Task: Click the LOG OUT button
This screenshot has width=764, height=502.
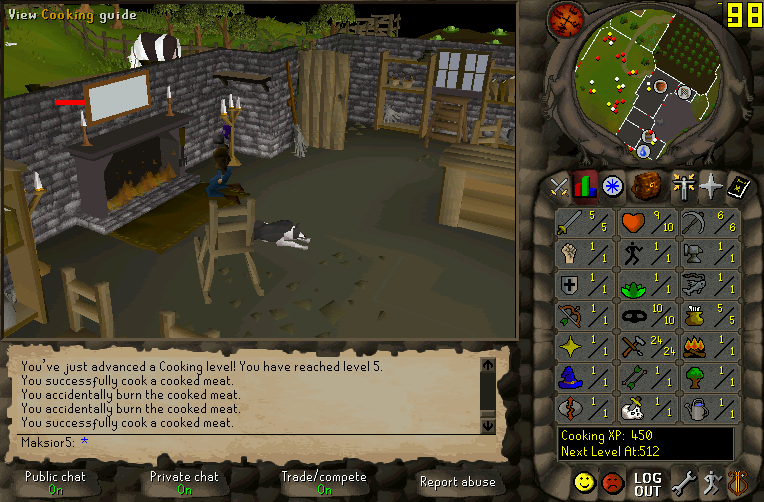Action: (648, 484)
